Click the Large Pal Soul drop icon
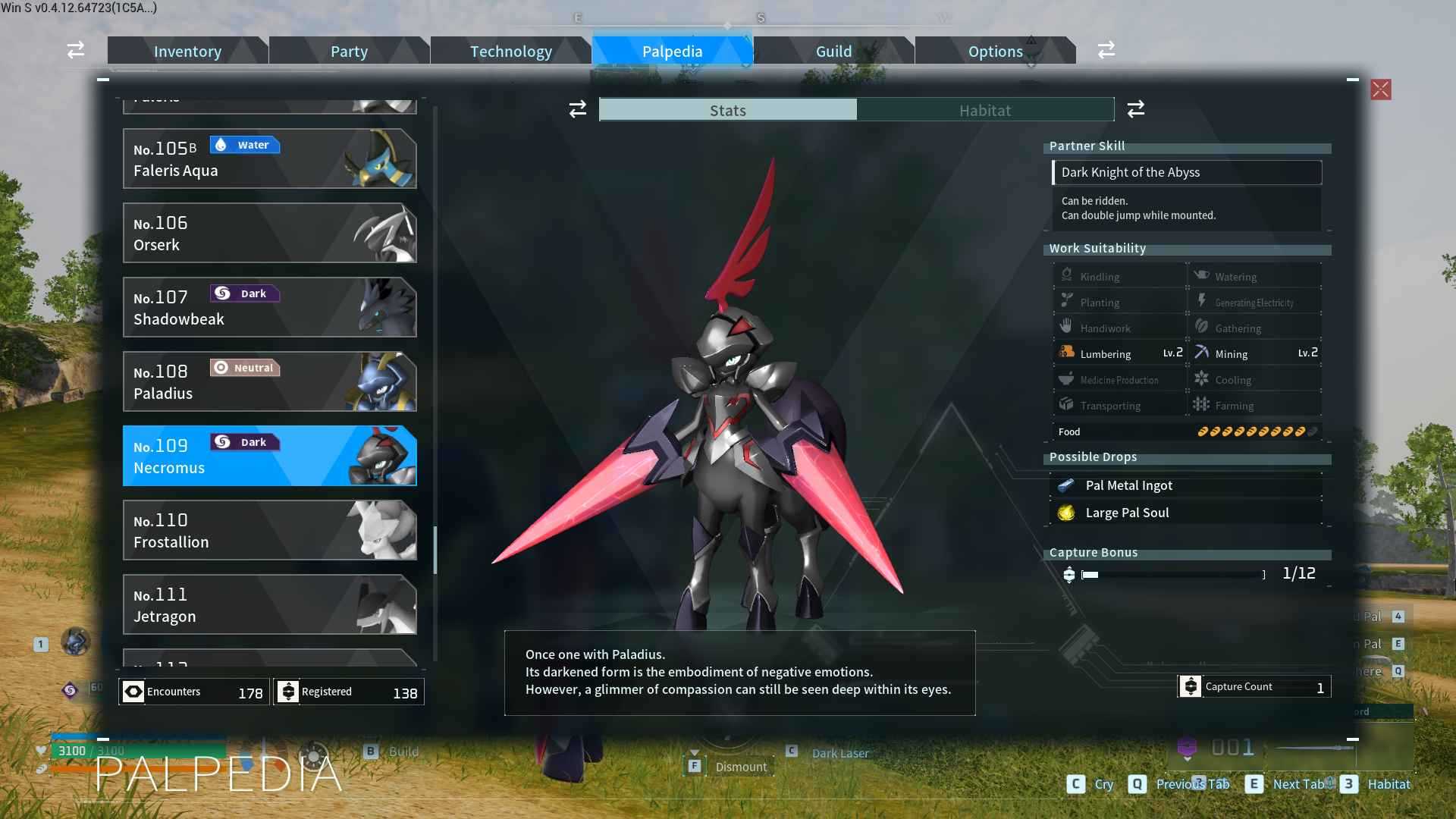This screenshot has height=819, width=1456. pos(1068,512)
